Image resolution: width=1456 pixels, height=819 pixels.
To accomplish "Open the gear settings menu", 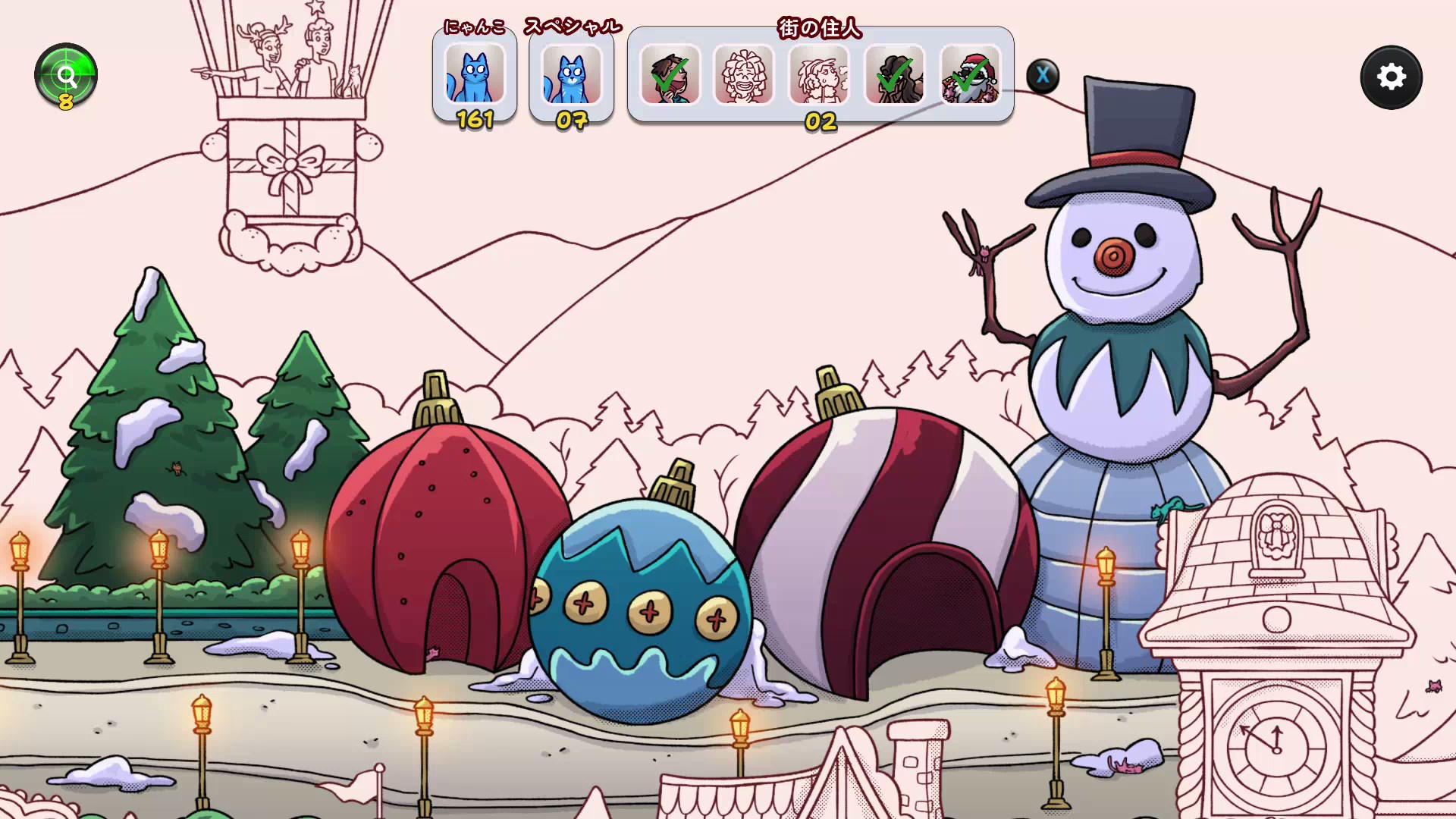I will coord(1391,77).
